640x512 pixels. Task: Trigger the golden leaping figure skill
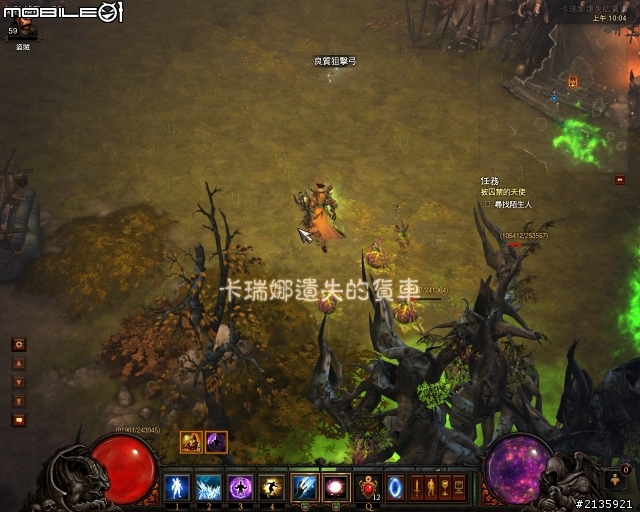click(271, 488)
